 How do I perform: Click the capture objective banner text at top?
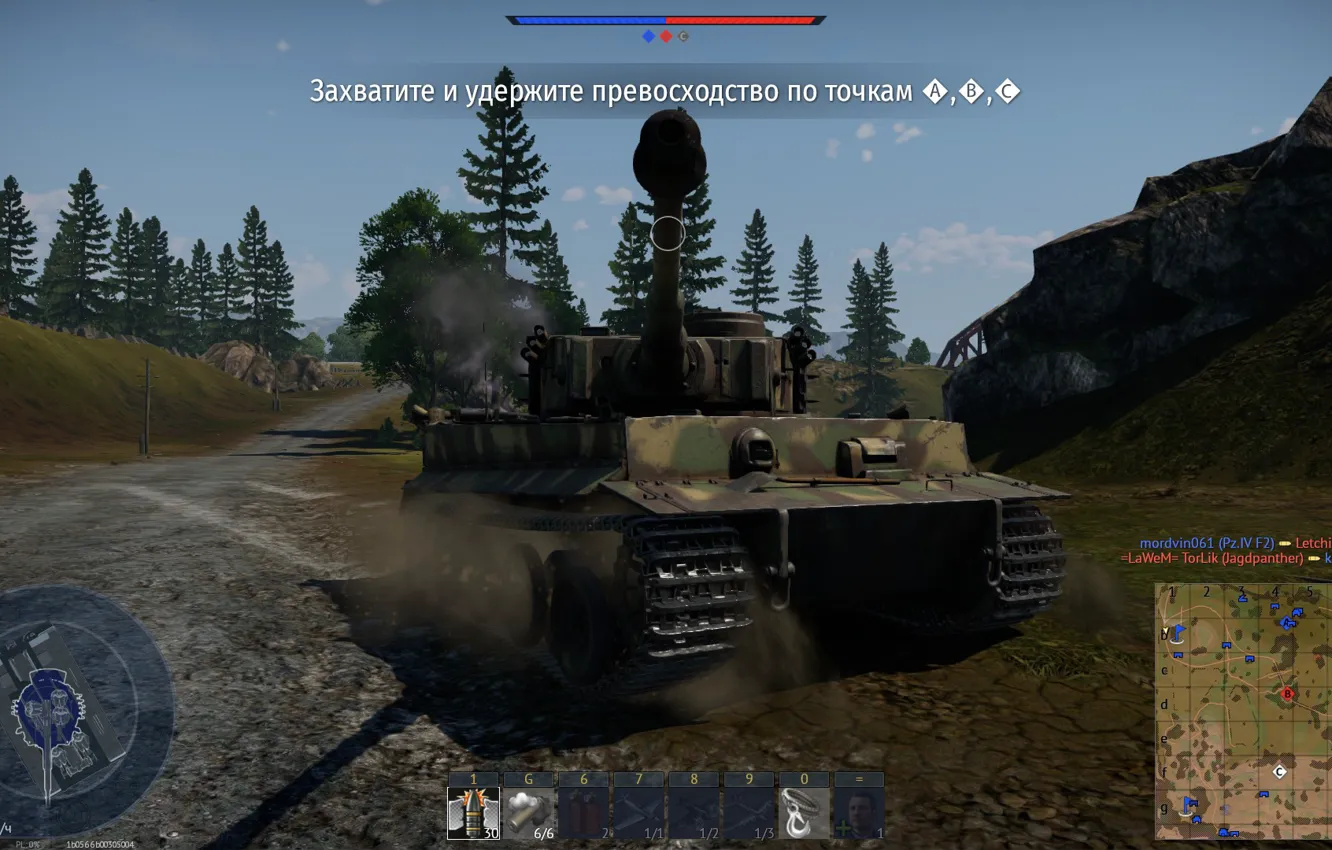[x=667, y=90]
